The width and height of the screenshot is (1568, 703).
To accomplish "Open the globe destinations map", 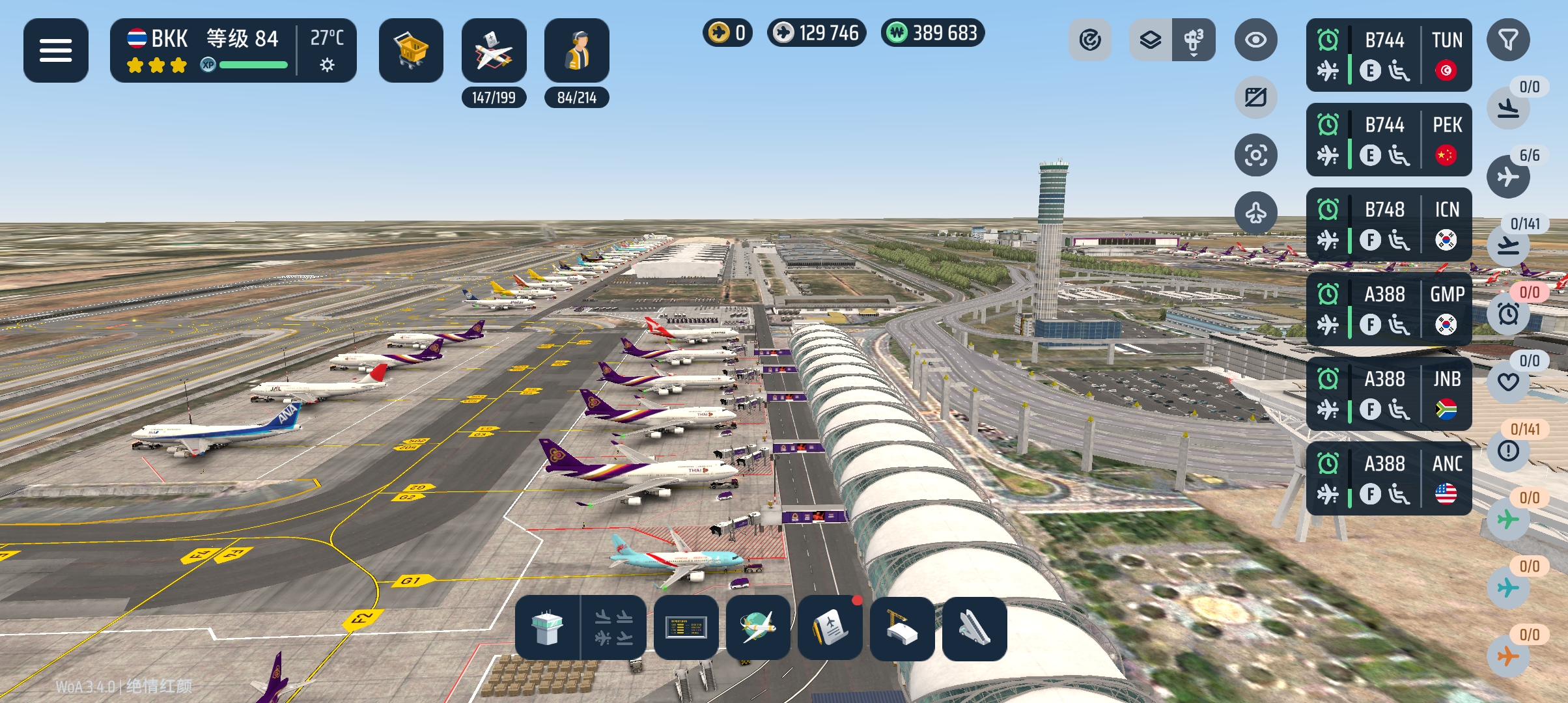I will tap(758, 628).
